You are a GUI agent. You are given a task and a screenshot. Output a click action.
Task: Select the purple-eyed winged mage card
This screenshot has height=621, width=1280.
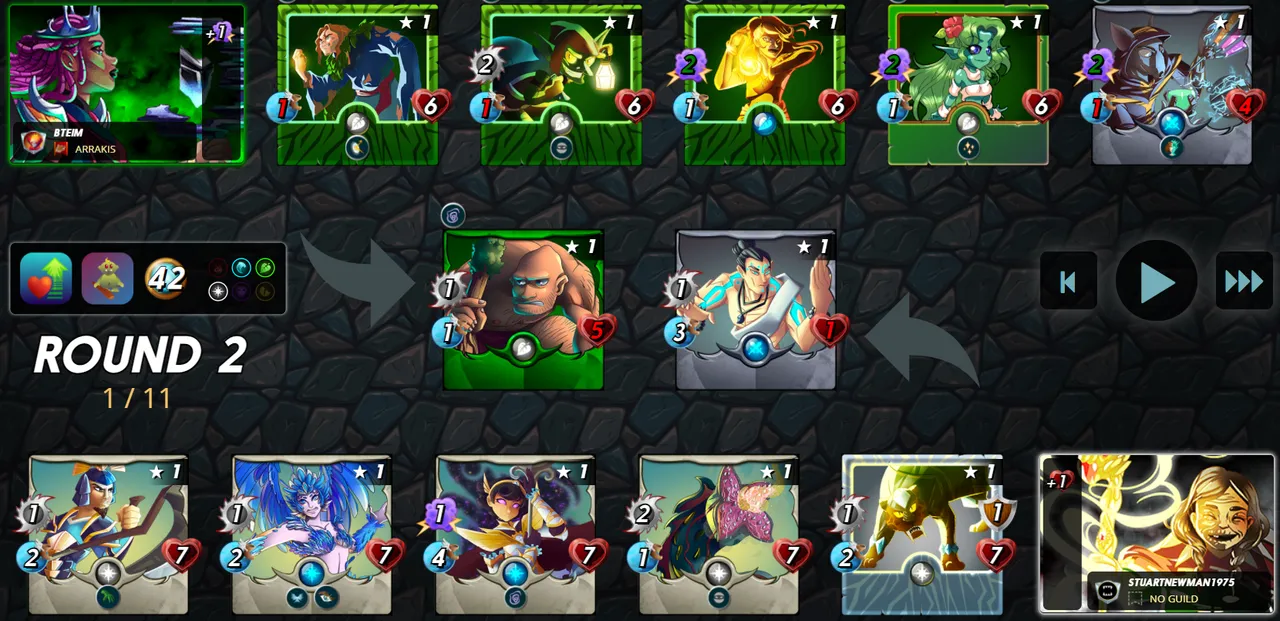pyautogui.click(x=515, y=534)
